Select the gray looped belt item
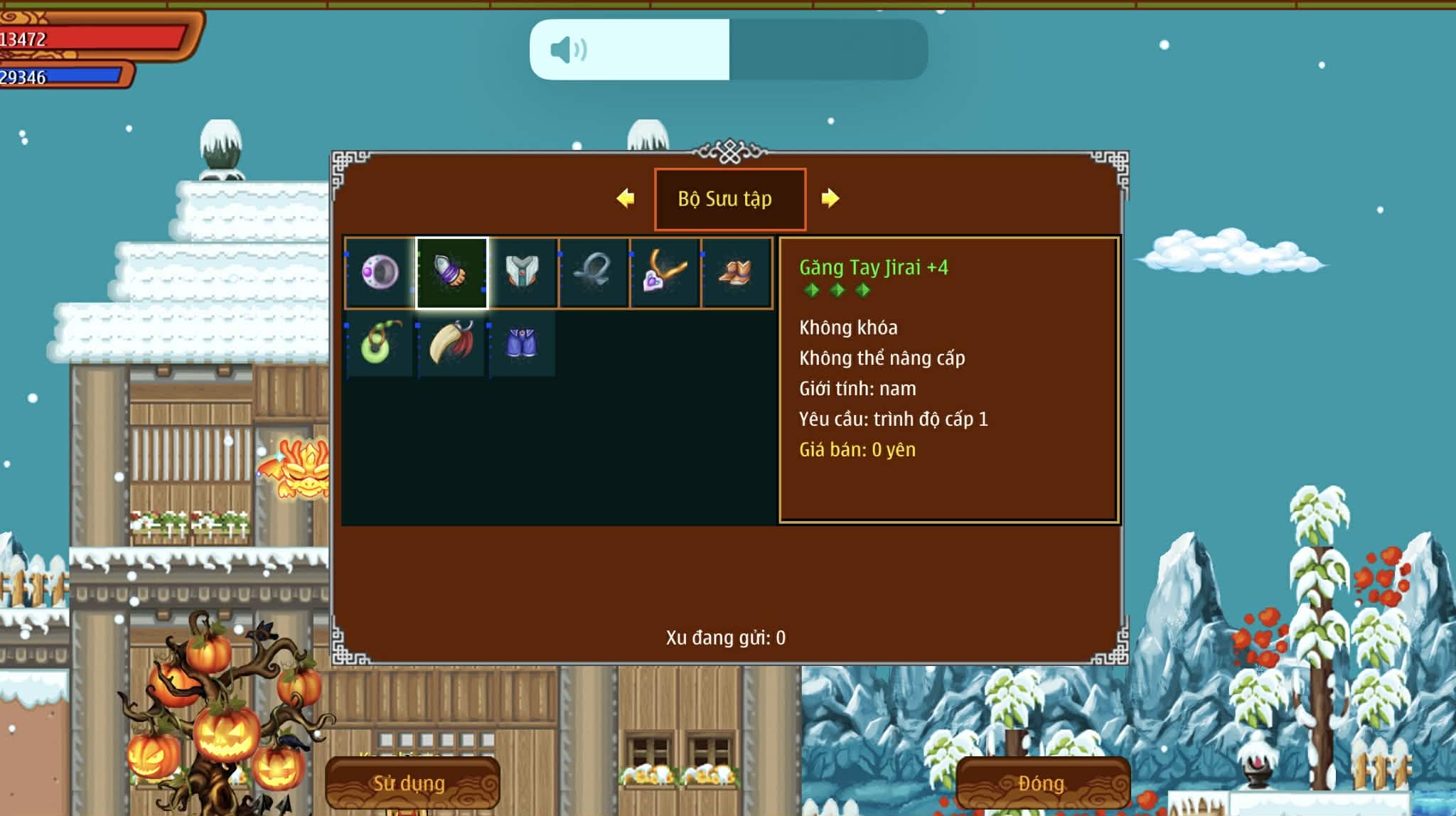The image size is (1456, 816). click(x=594, y=272)
